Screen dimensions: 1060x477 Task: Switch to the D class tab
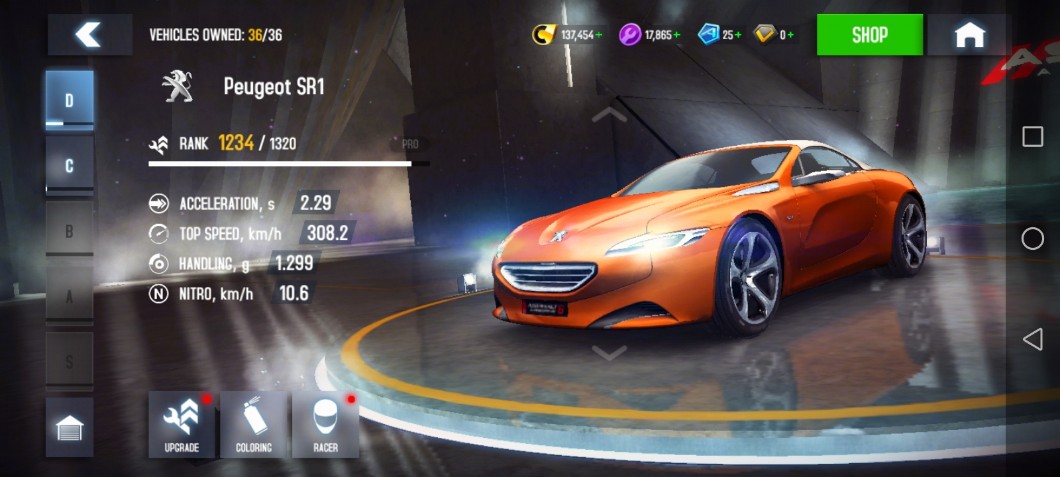pyautogui.click(x=69, y=100)
